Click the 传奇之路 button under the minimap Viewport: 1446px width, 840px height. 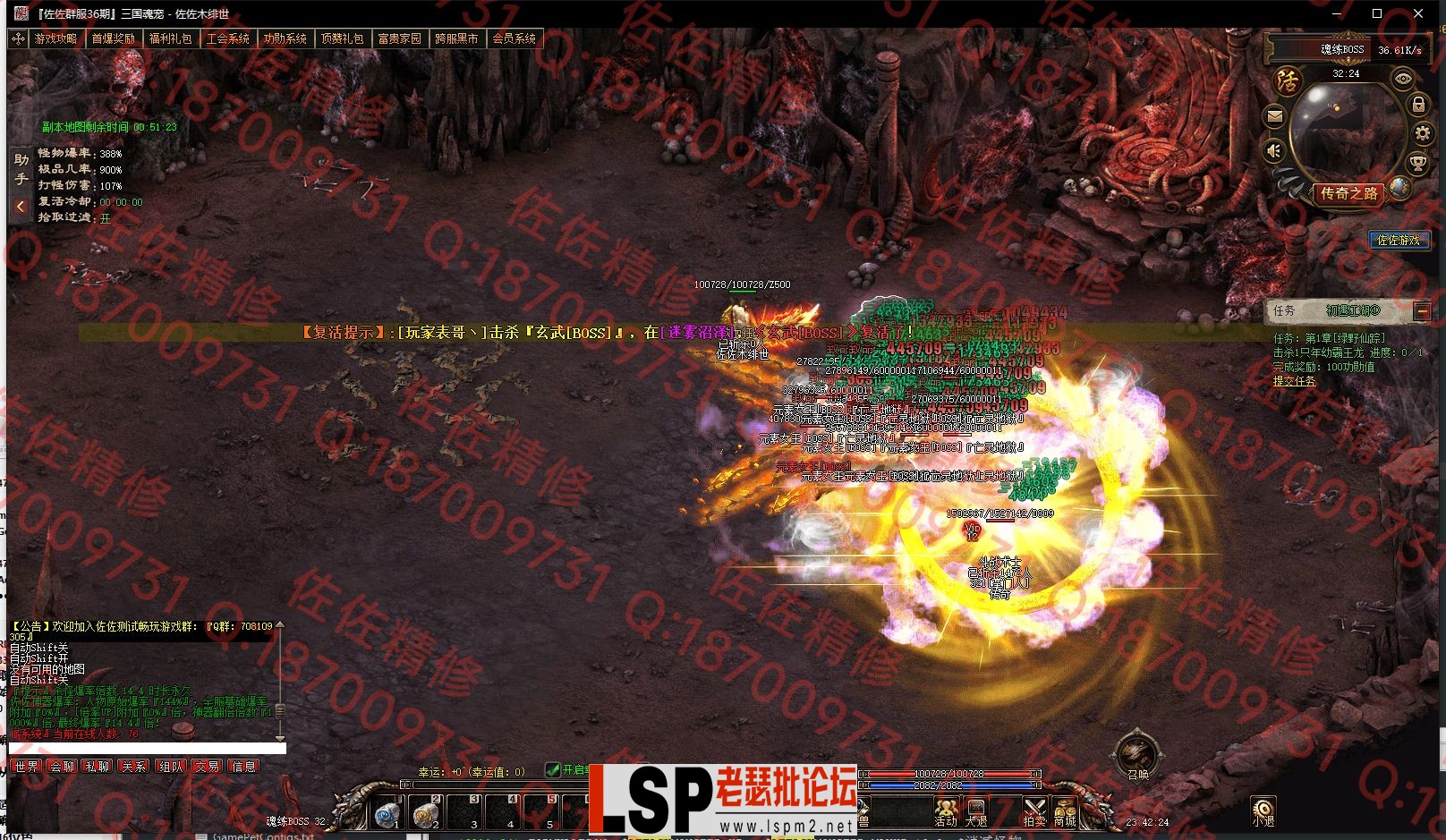1349,193
